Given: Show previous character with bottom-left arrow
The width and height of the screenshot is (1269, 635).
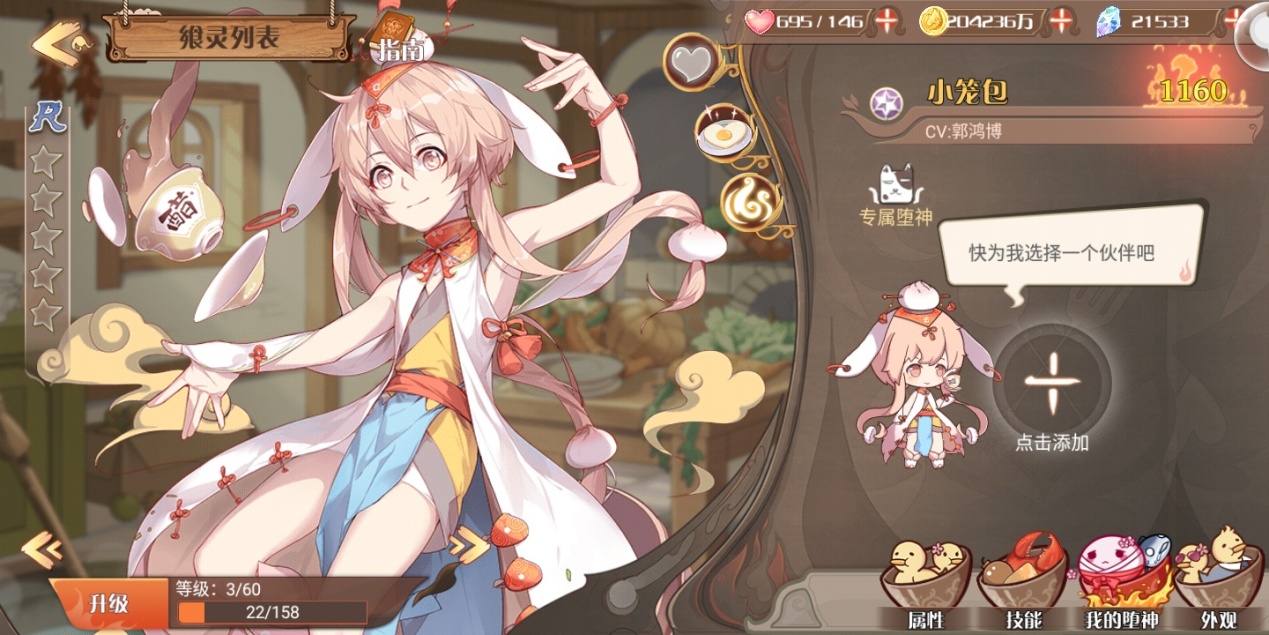Looking at the screenshot, I should tap(42, 549).
